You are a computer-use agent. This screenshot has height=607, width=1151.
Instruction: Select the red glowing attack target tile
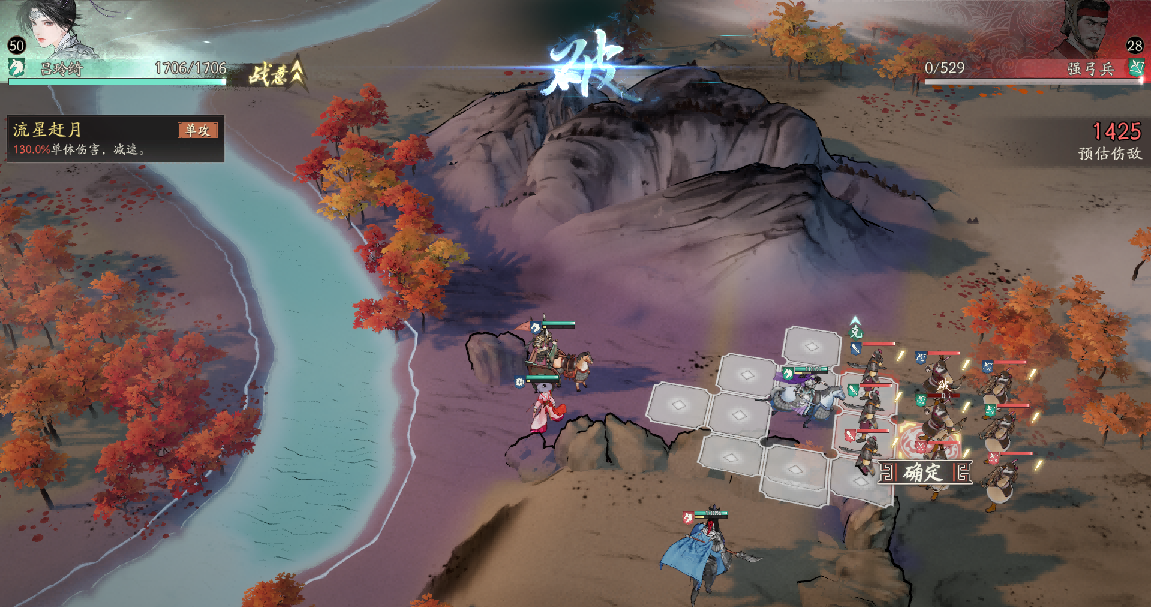(x=928, y=441)
